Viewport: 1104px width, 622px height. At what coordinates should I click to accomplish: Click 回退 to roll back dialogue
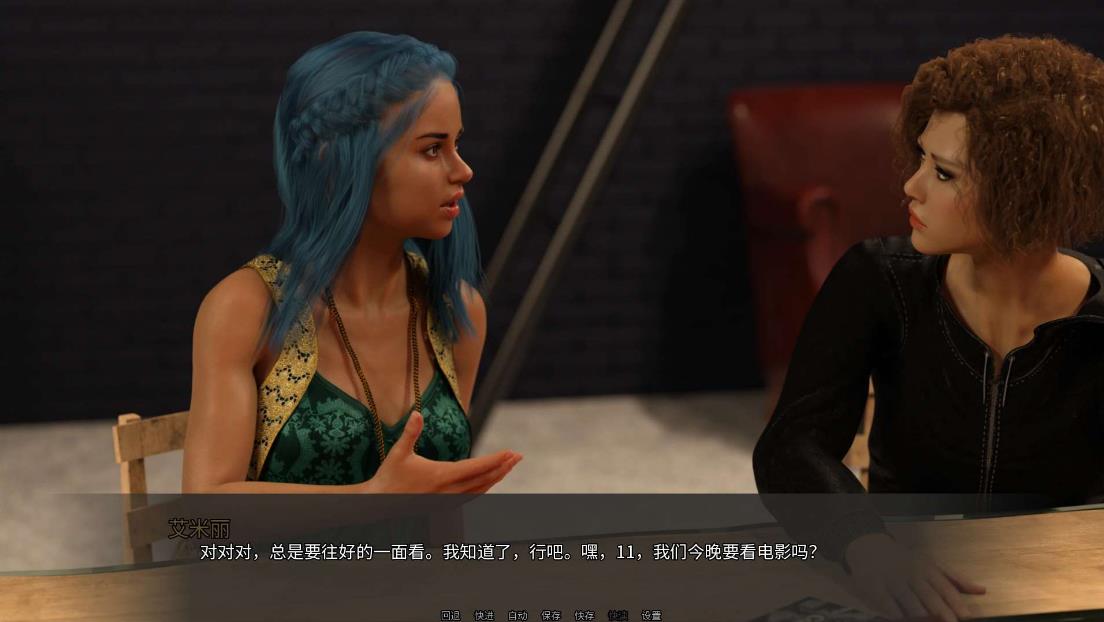[x=450, y=615]
